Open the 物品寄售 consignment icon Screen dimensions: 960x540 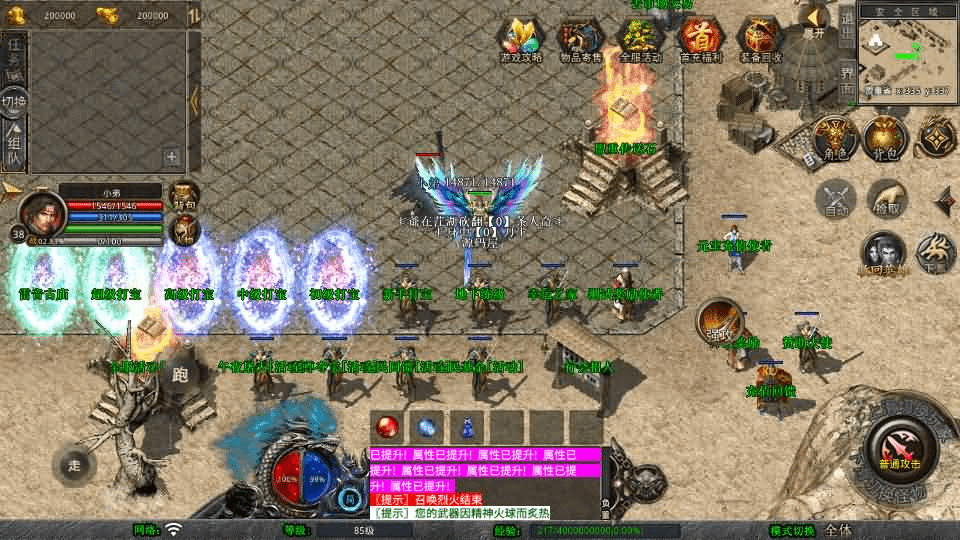click(581, 40)
